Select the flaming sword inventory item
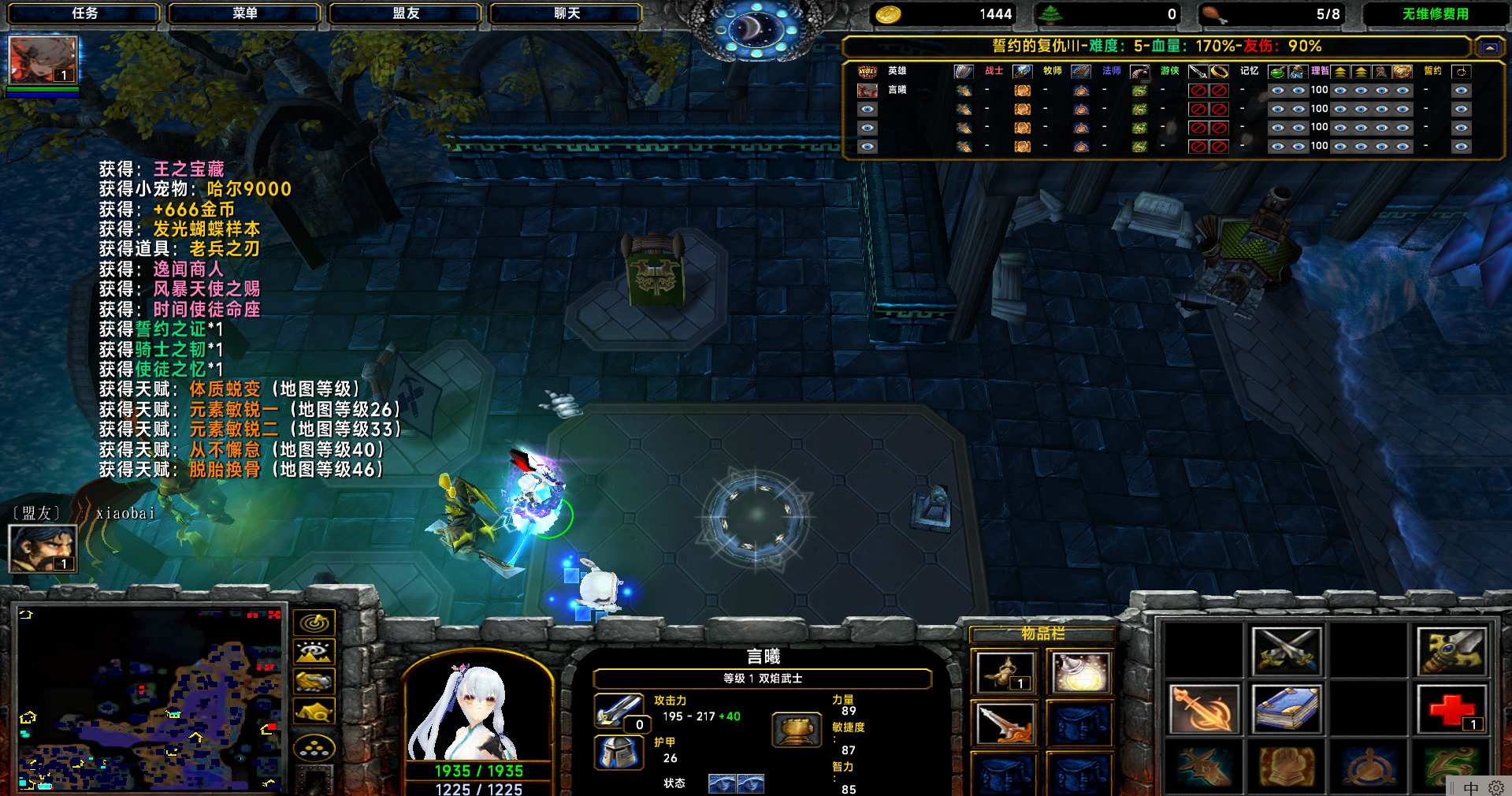Image resolution: width=1512 pixels, height=796 pixels. 1003,723
